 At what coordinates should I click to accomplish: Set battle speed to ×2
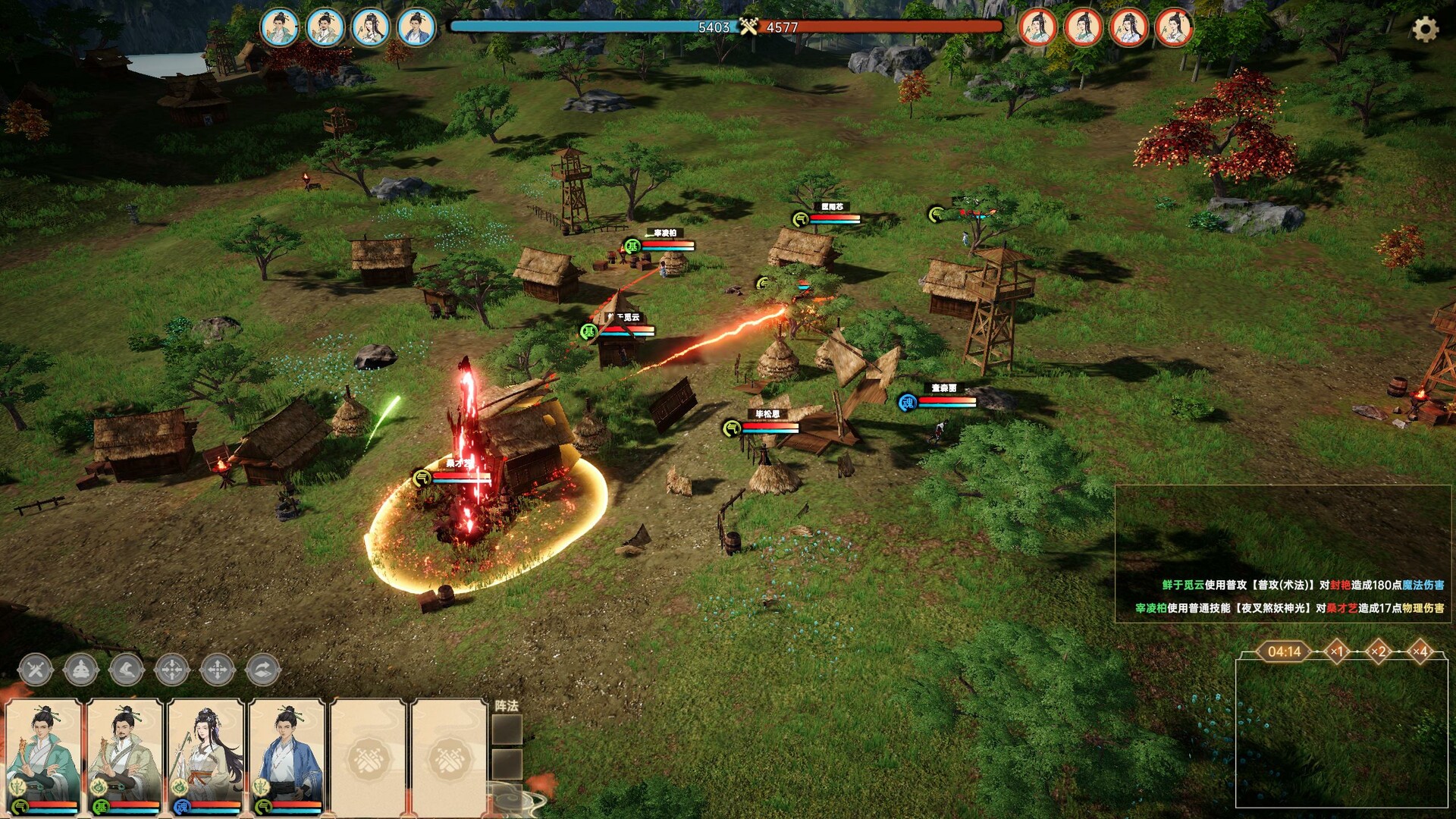click(x=1379, y=651)
